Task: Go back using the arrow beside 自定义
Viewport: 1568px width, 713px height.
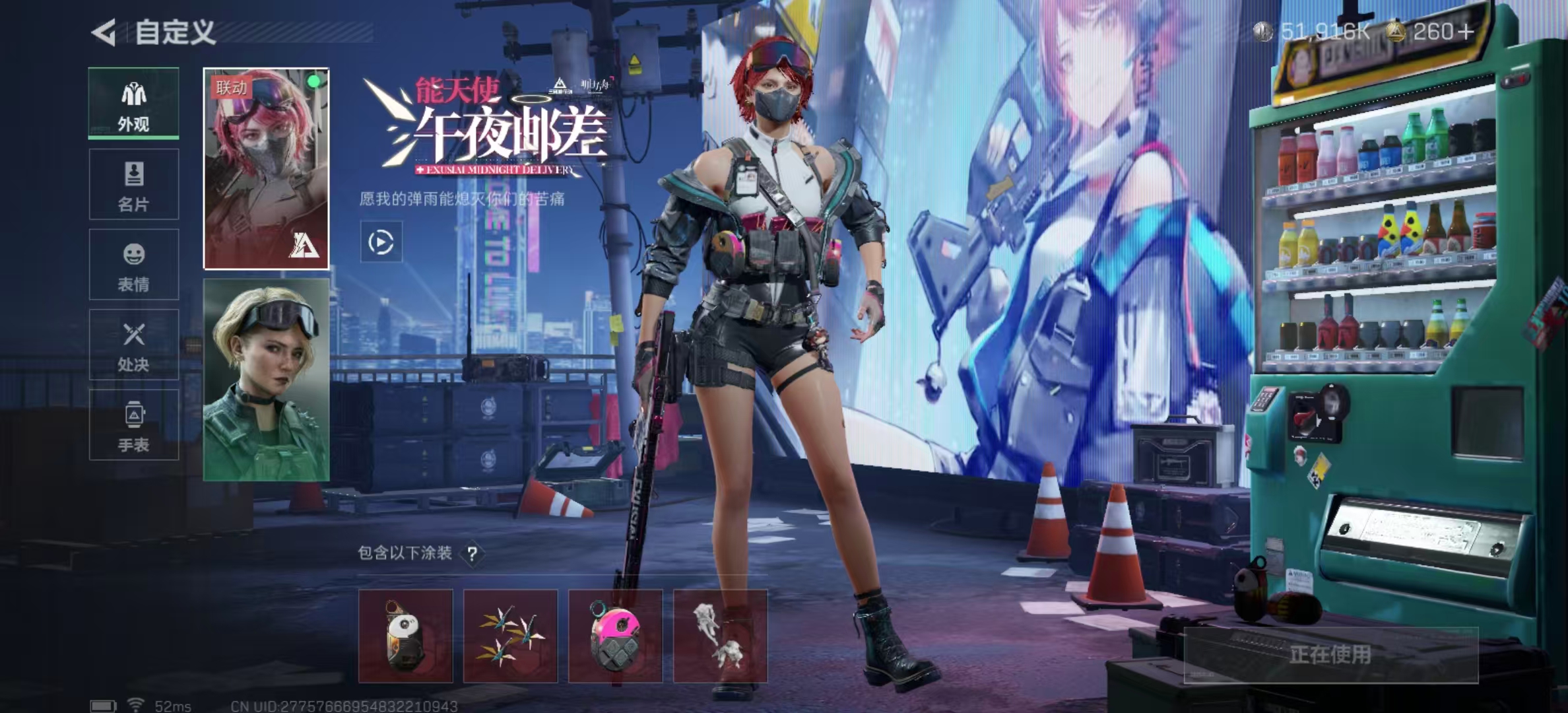Action: coord(104,32)
